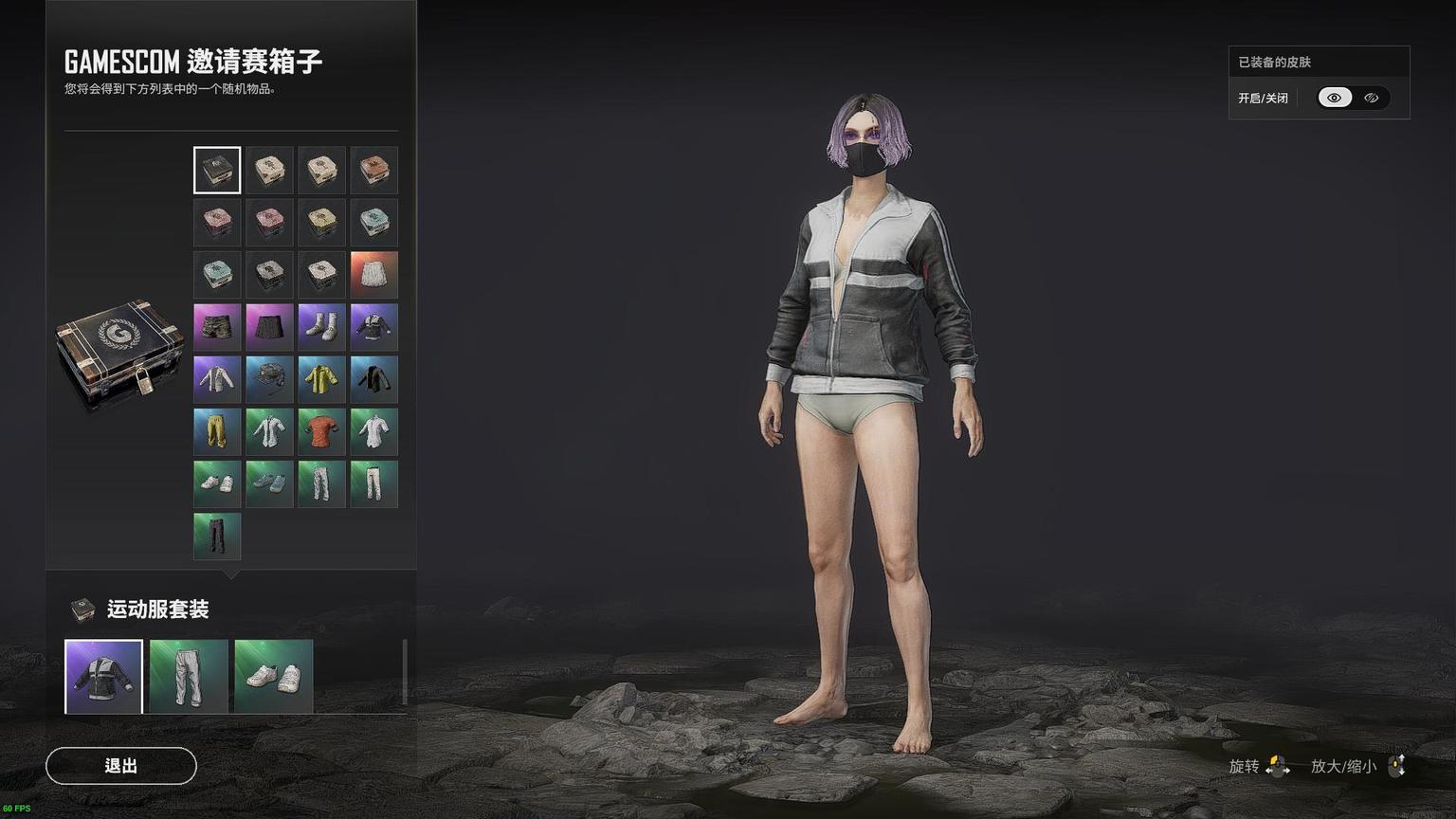The height and width of the screenshot is (819, 1456).
Task: Choose the white pleated skirt on orange background
Action: coord(373,275)
